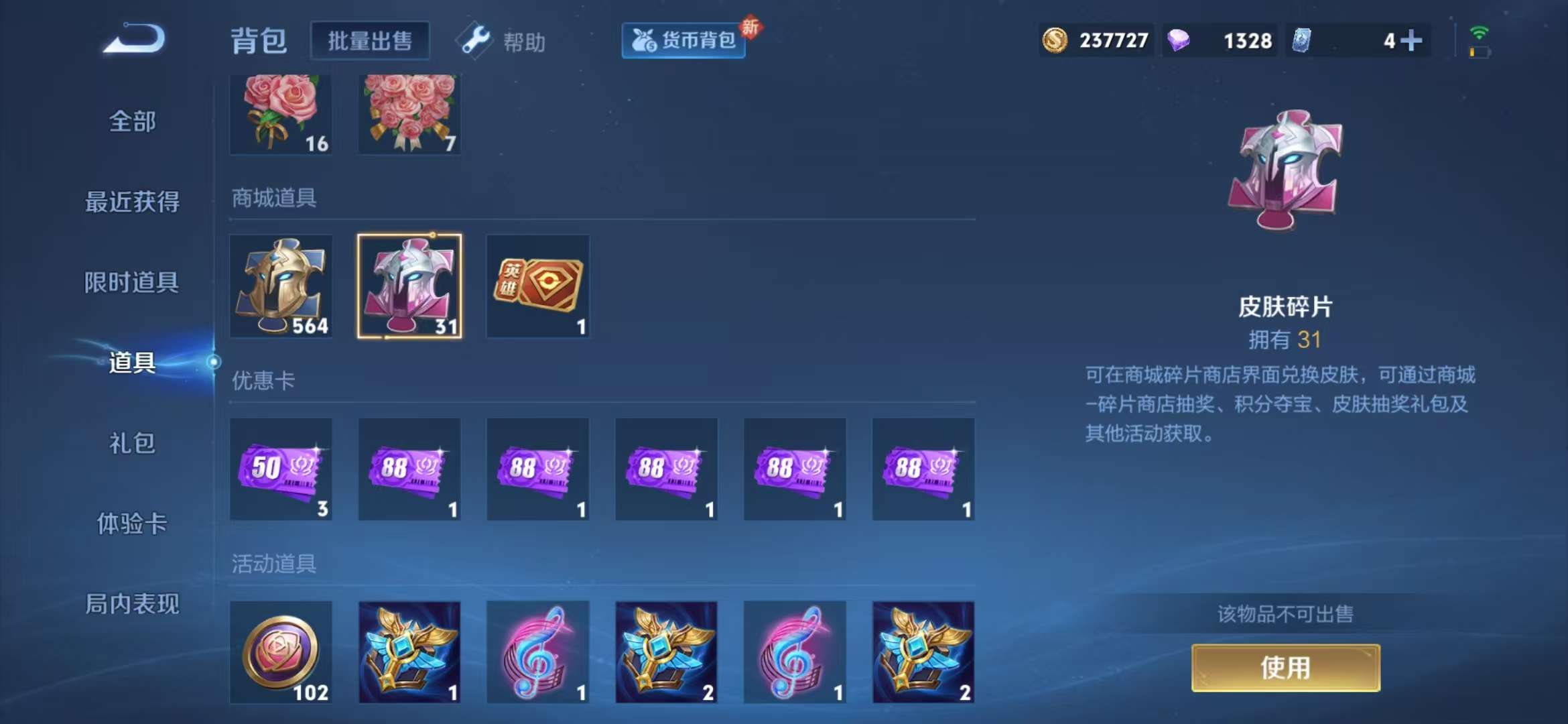Switch to 局内表现 section
1568x724 pixels.
(x=131, y=604)
